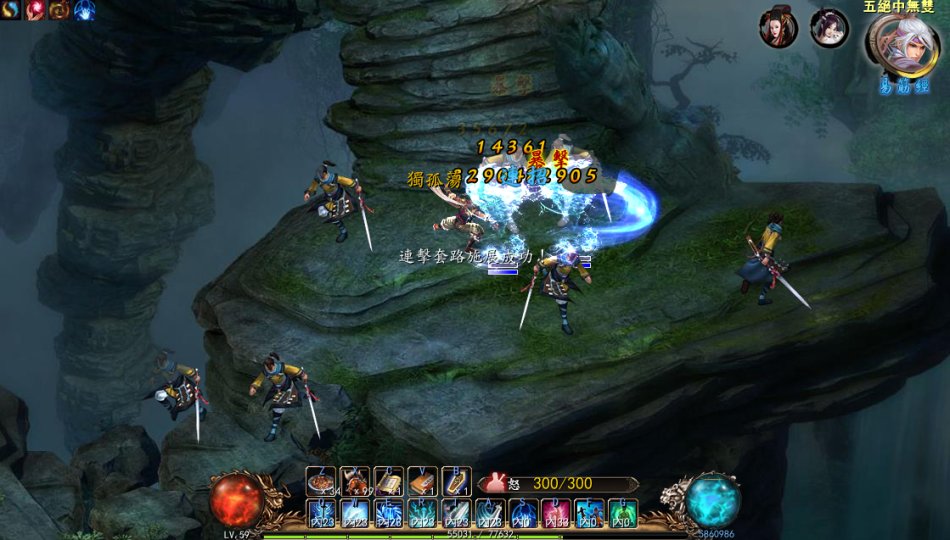Choose the purple-haired woman companion portrait
The image size is (950, 540).
point(829,29)
